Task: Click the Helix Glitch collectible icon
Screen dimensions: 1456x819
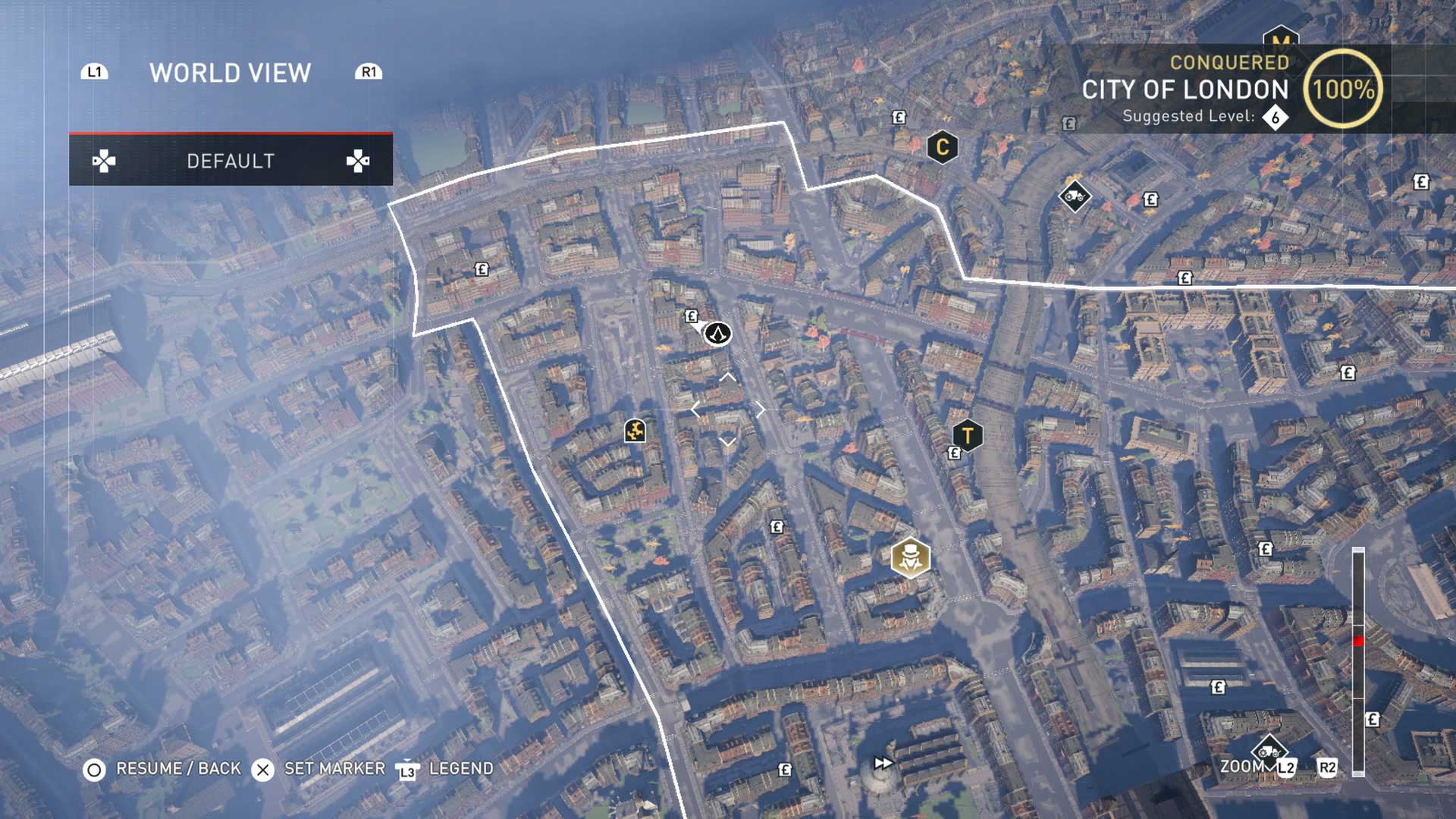Action: point(635,432)
